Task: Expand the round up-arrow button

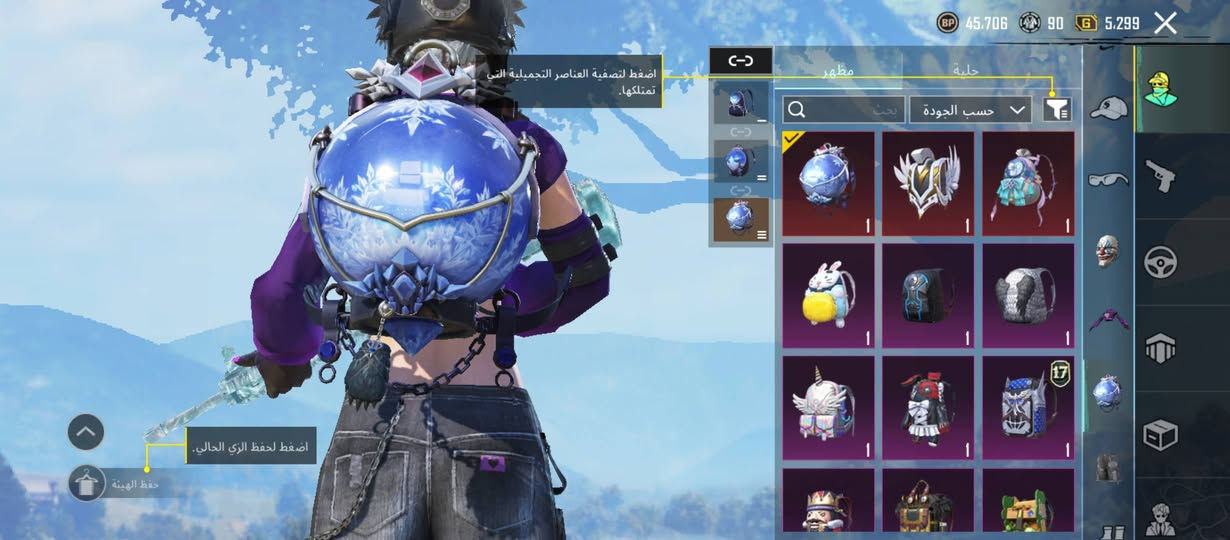Action: pos(86,432)
